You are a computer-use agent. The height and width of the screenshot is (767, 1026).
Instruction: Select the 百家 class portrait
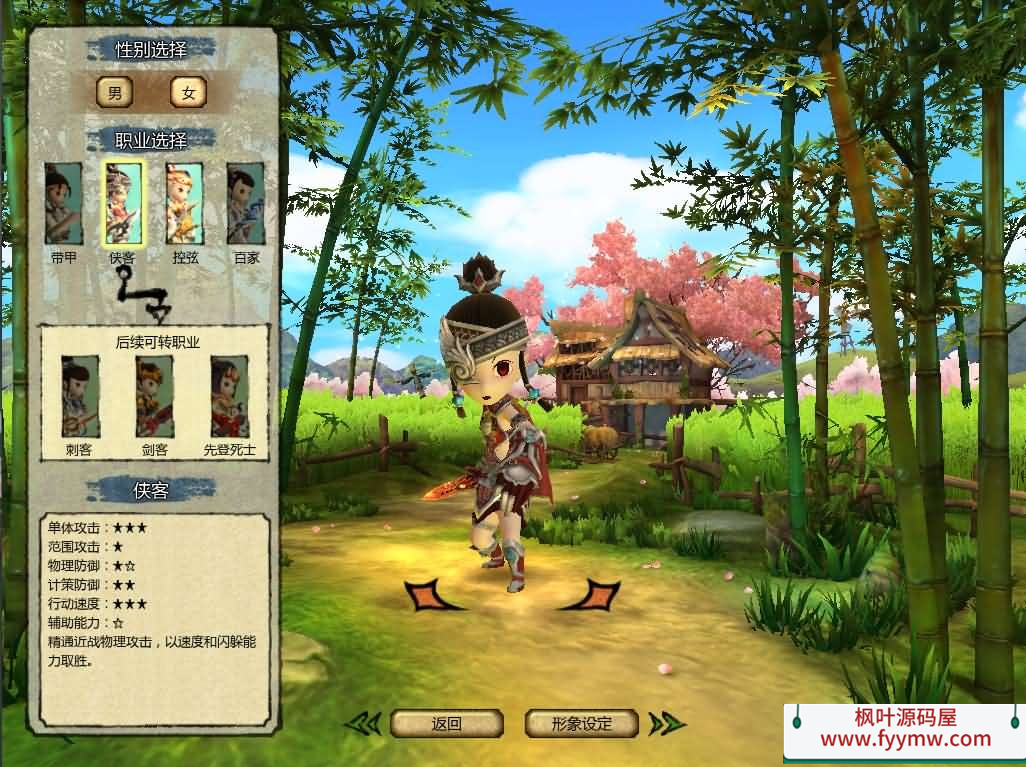(x=245, y=204)
